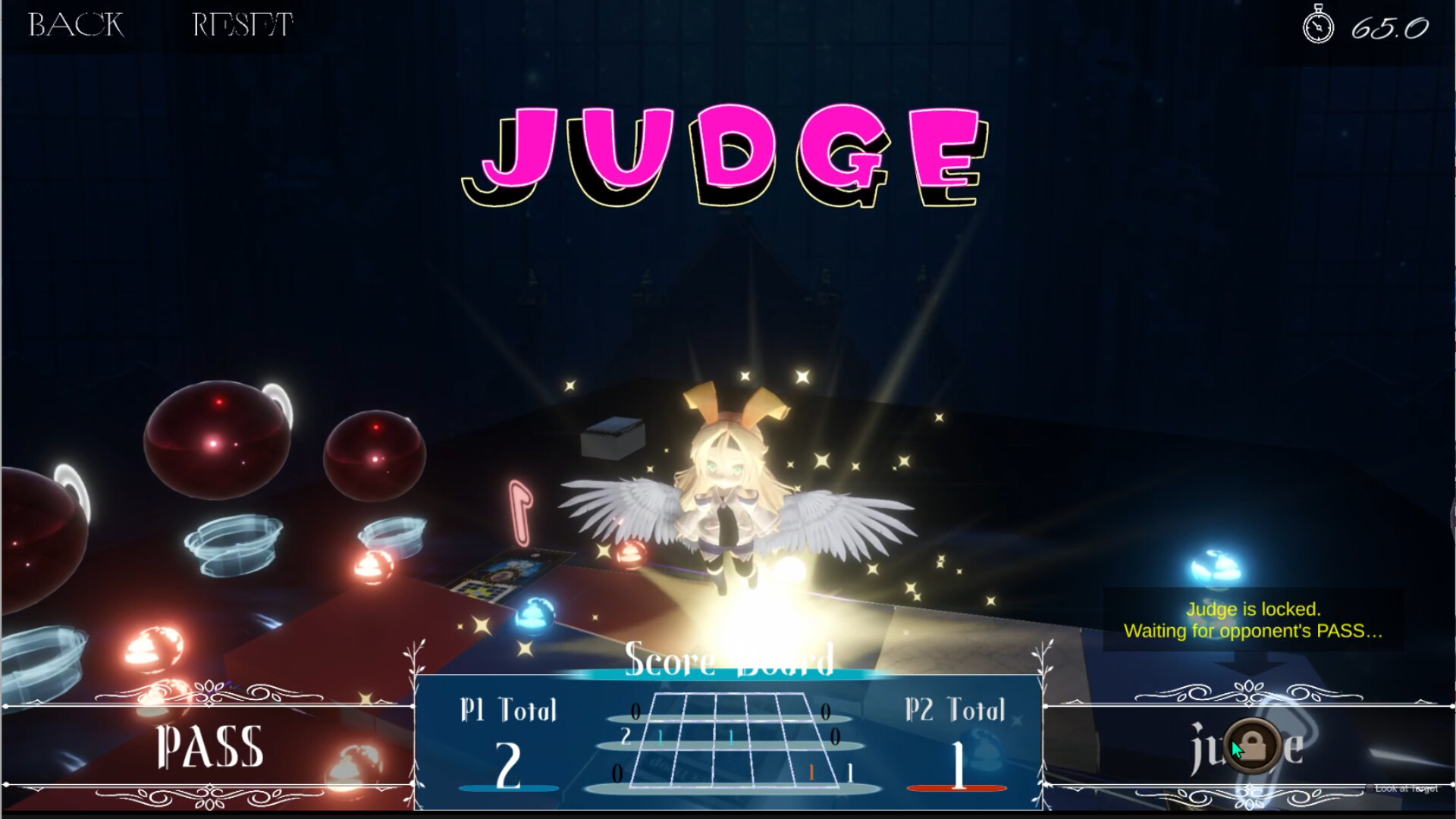The image size is (1456, 819).
Task: Click the large red orb on the left
Action: pyautogui.click(x=216, y=440)
